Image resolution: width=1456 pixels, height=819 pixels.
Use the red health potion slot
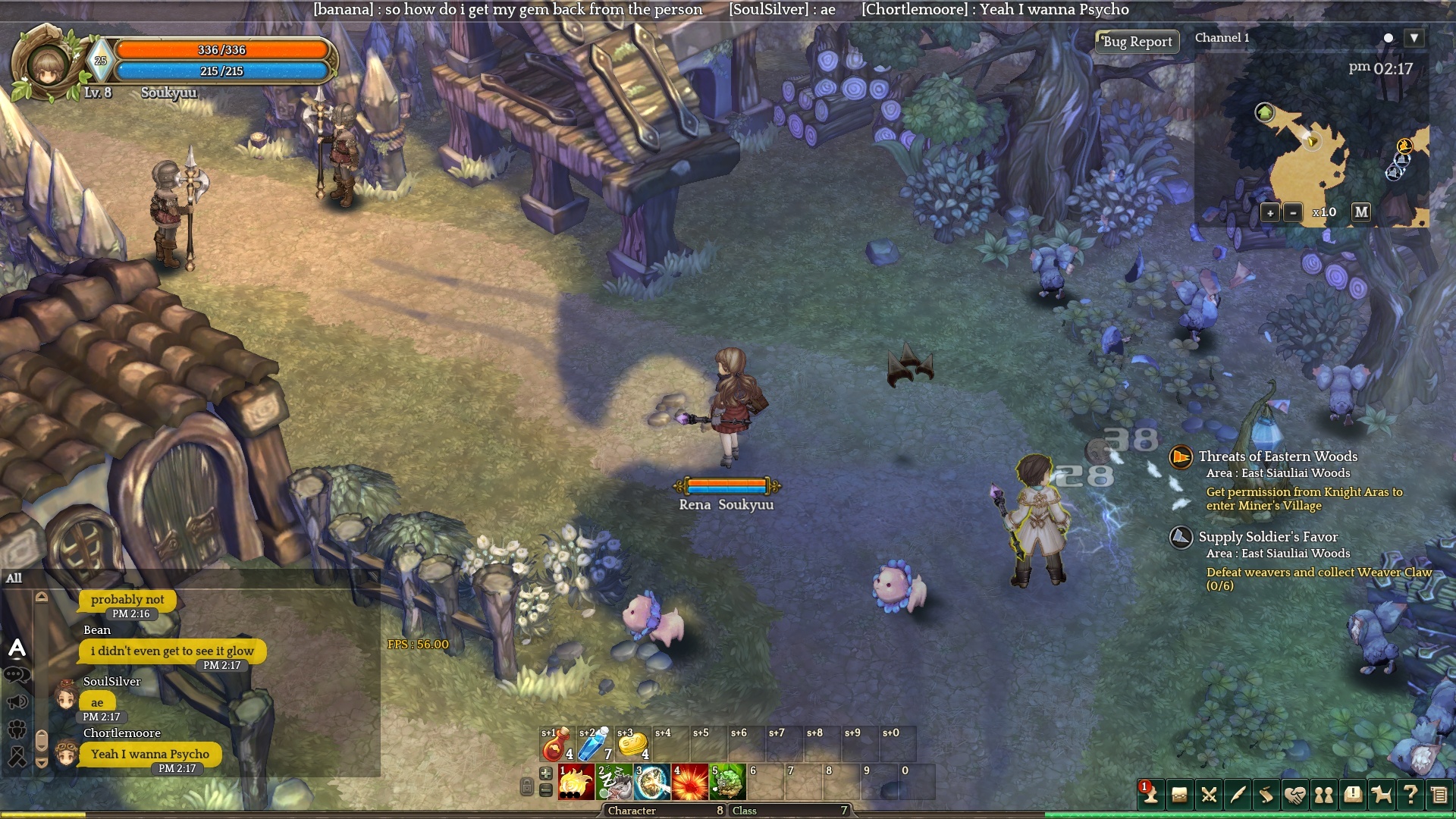pyautogui.click(x=557, y=745)
